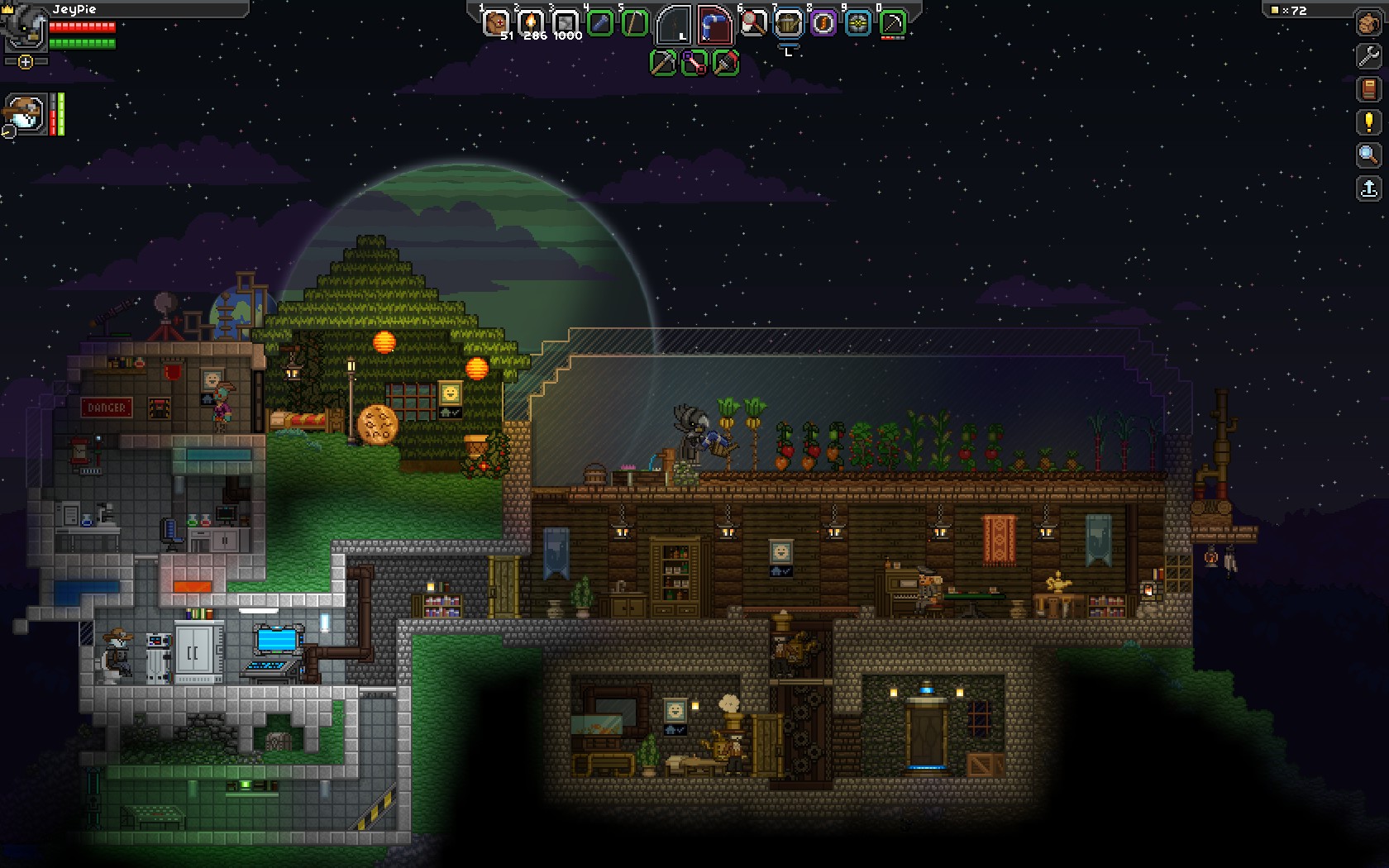
Task: Equip the torch from hotbar slot 2
Action: (x=531, y=22)
